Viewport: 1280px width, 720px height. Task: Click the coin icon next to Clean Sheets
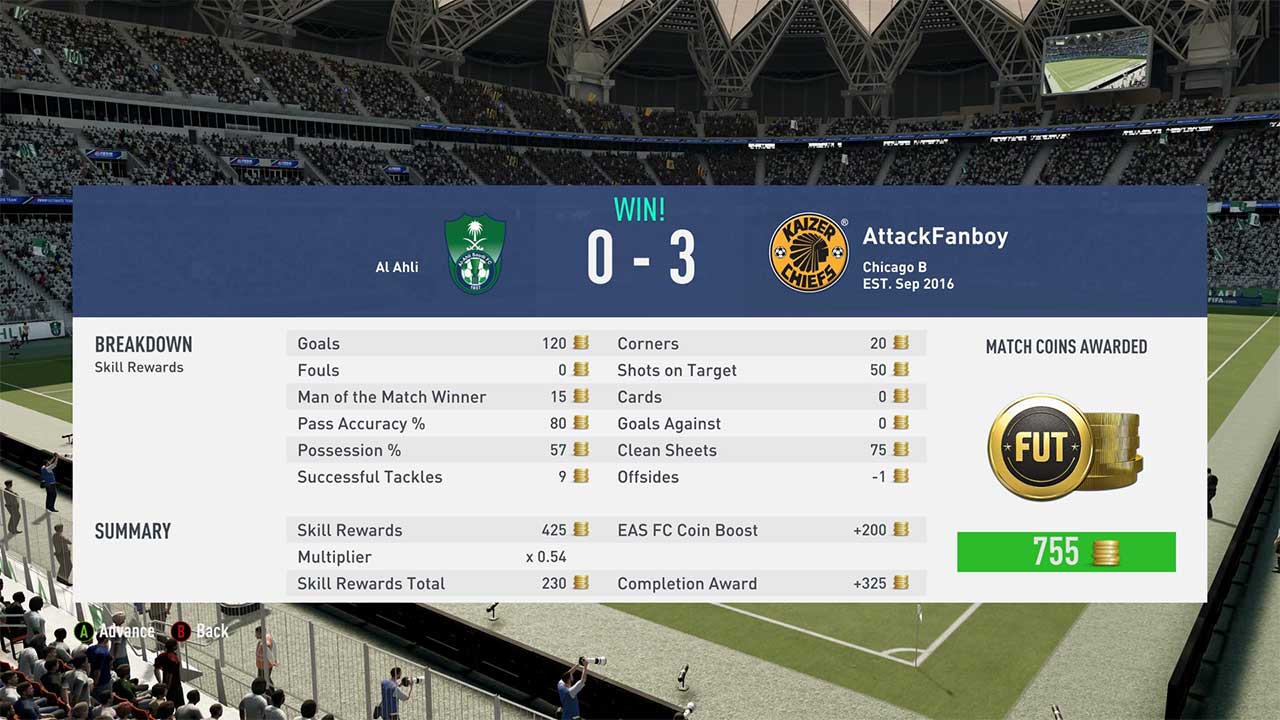[901, 450]
